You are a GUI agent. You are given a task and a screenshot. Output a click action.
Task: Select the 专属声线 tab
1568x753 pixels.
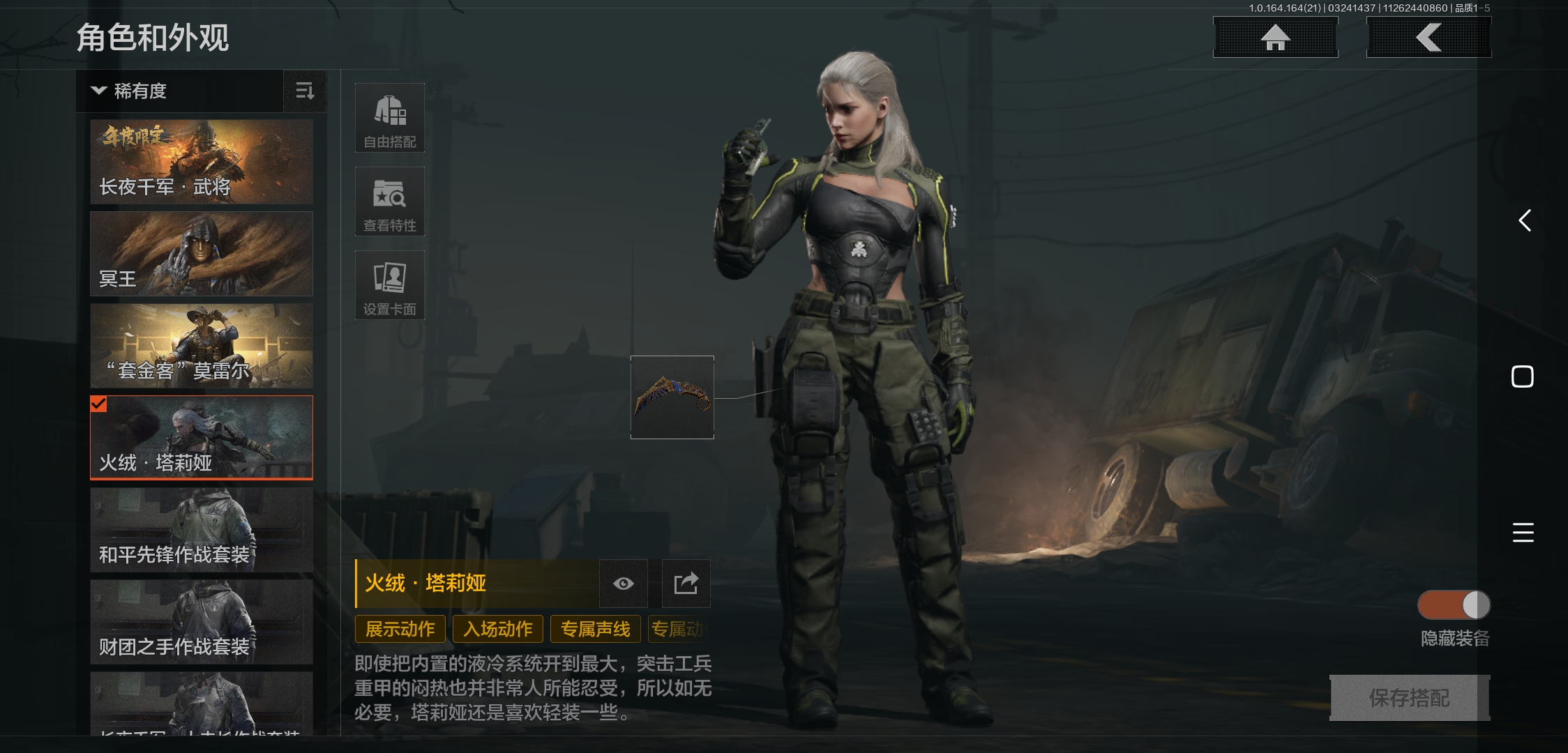point(594,628)
